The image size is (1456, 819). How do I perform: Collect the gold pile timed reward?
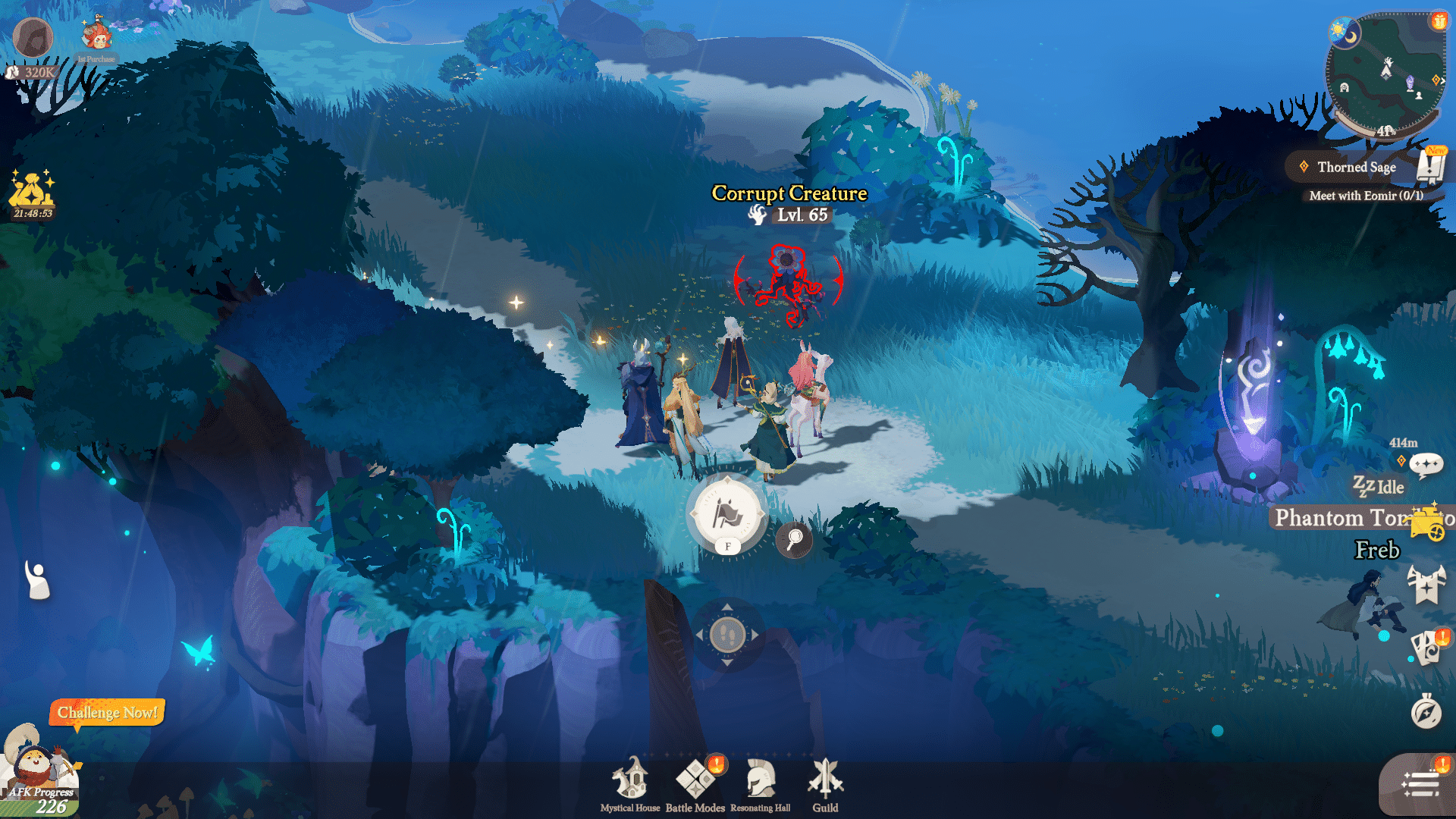click(31, 191)
